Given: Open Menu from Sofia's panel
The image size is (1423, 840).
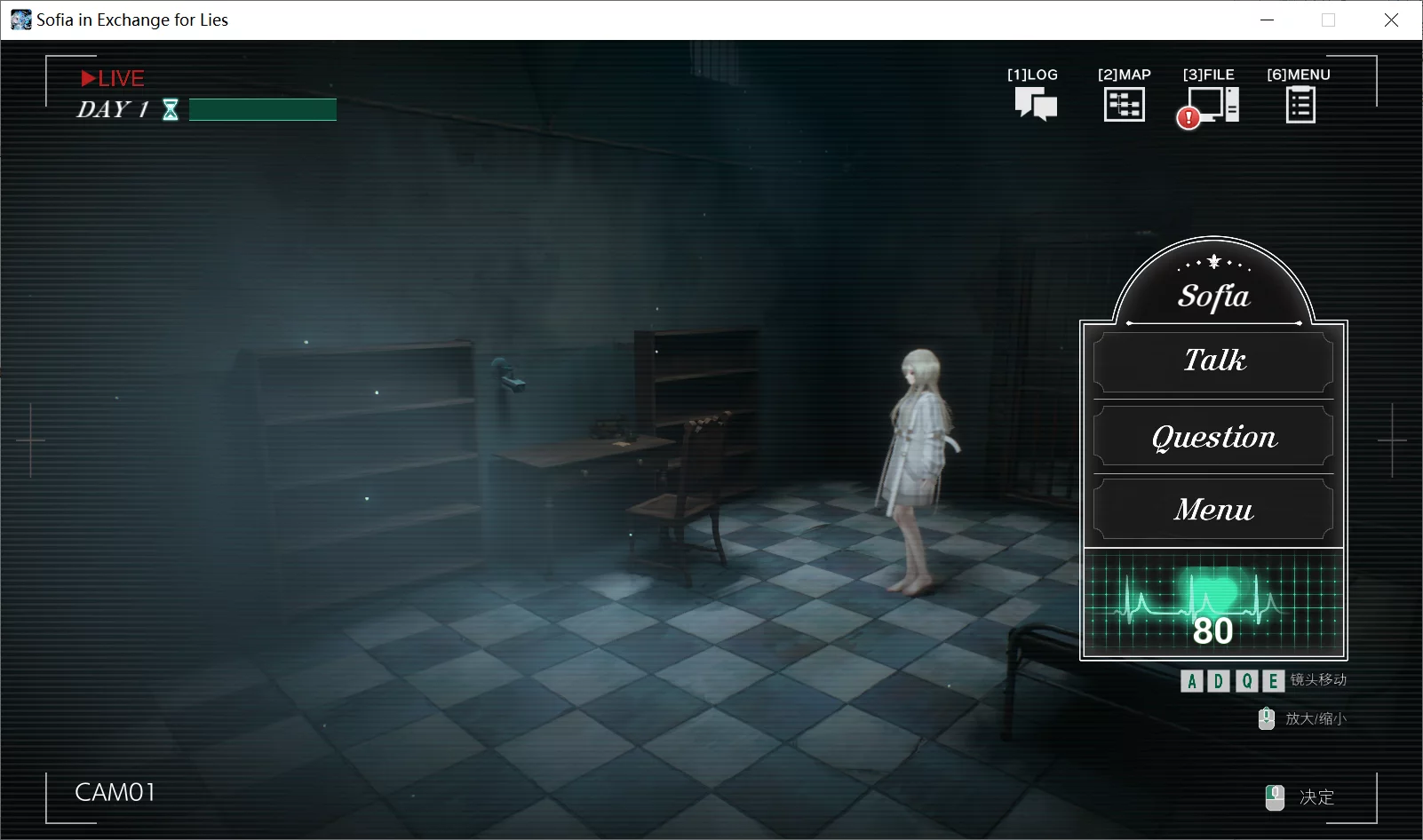Looking at the screenshot, I should 1213,510.
